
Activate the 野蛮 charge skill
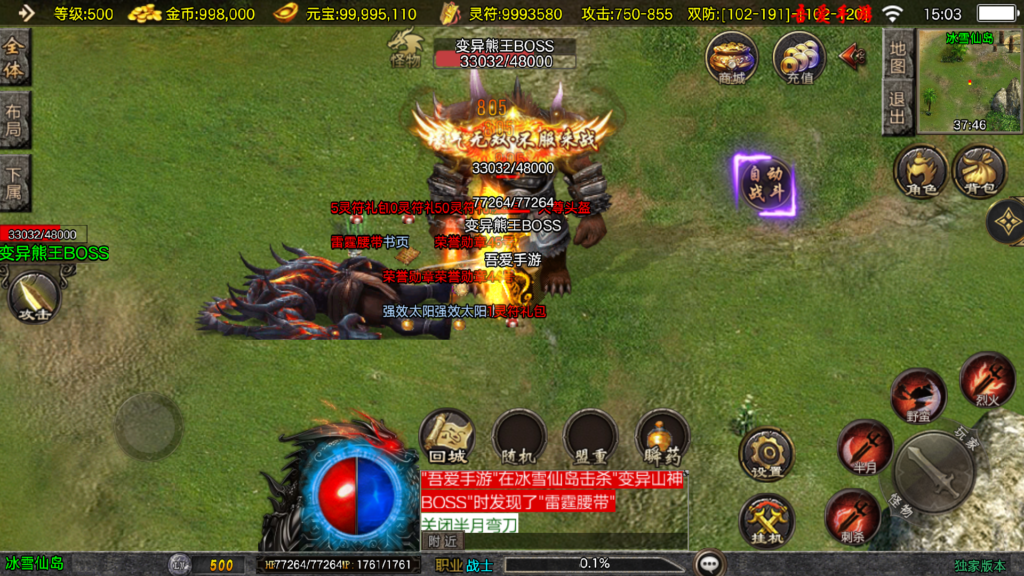coord(917,395)
